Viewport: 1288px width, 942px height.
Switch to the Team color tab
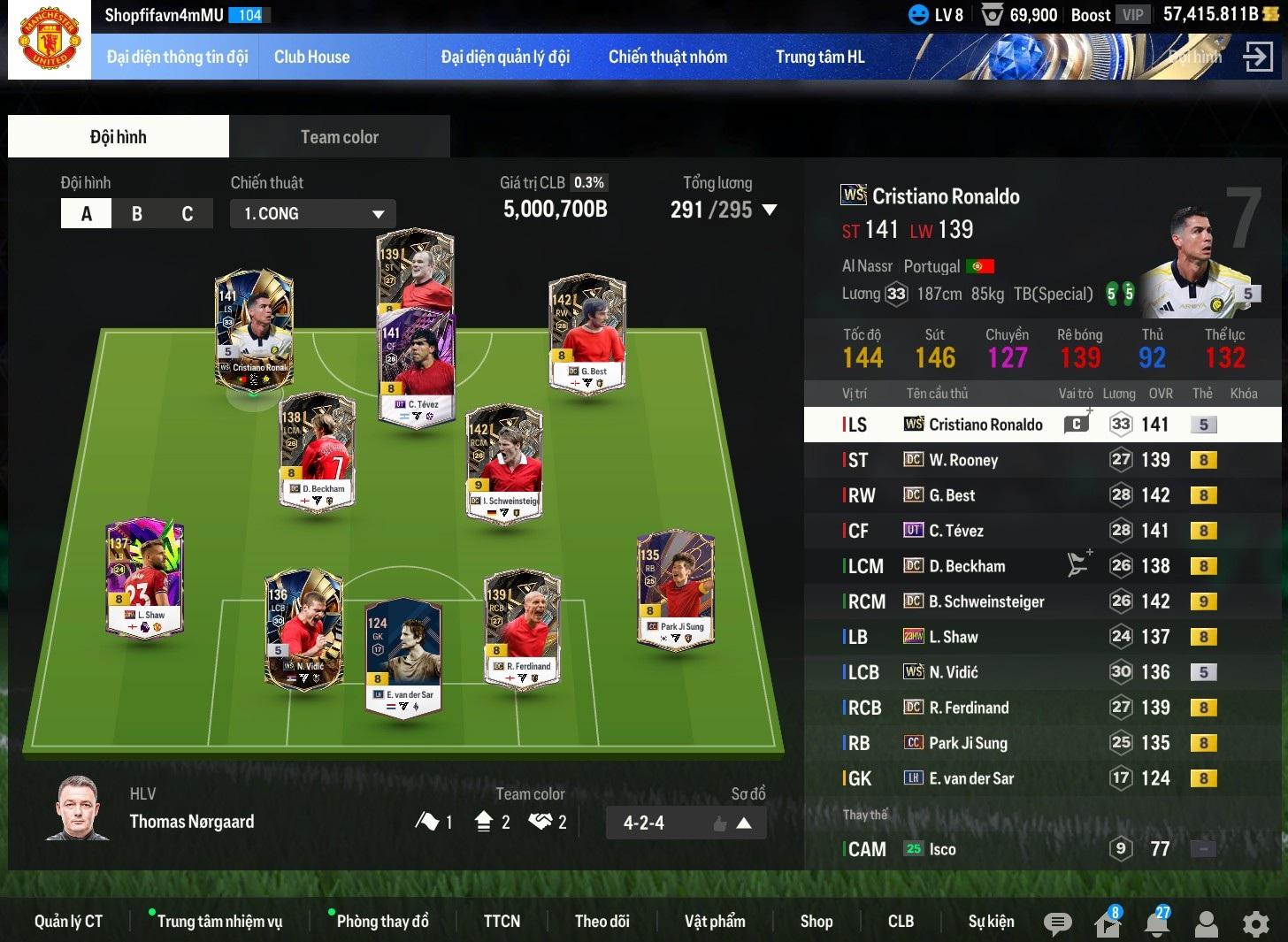pos(339,137)
